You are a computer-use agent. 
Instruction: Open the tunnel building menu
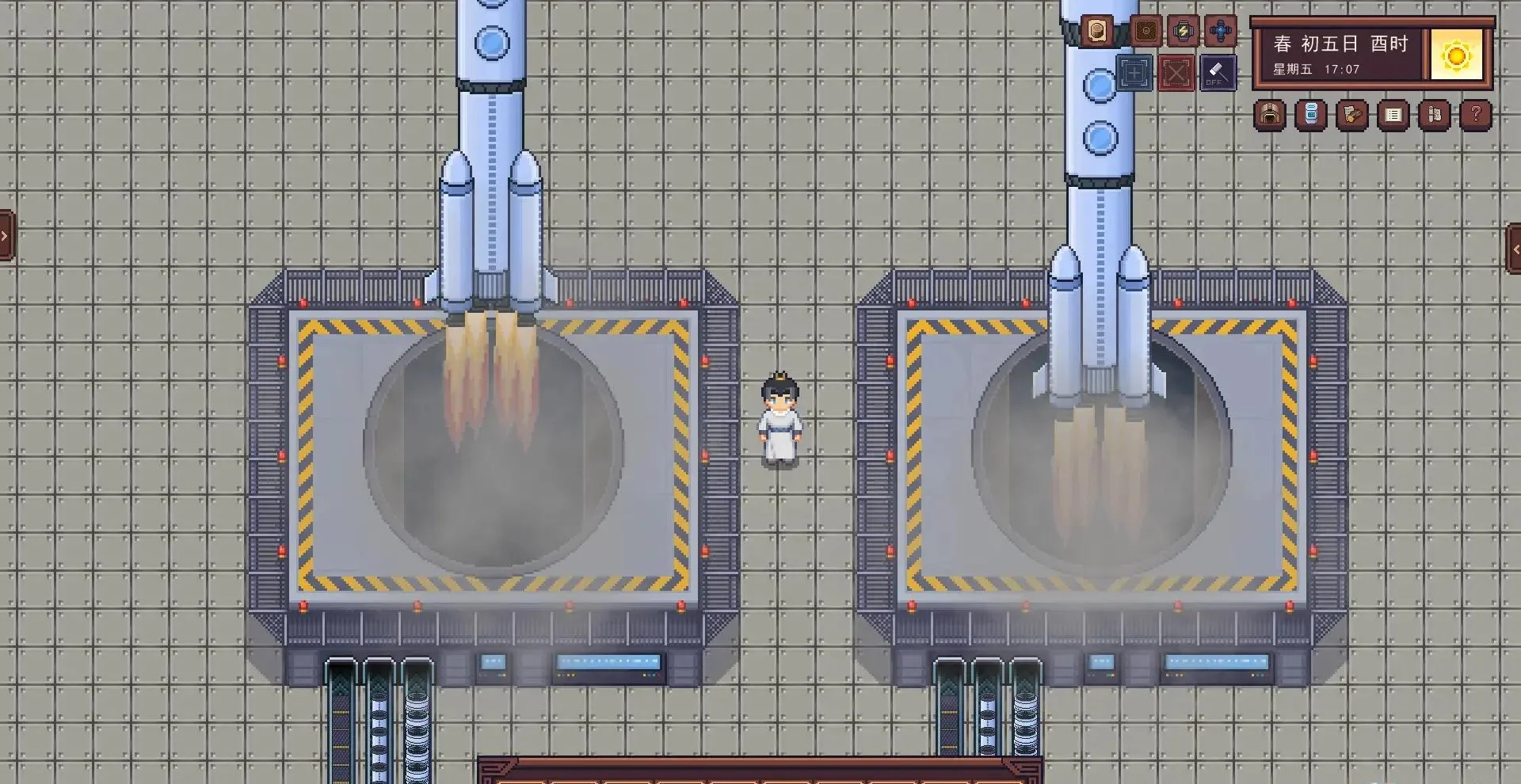(x=1270, y=116)
